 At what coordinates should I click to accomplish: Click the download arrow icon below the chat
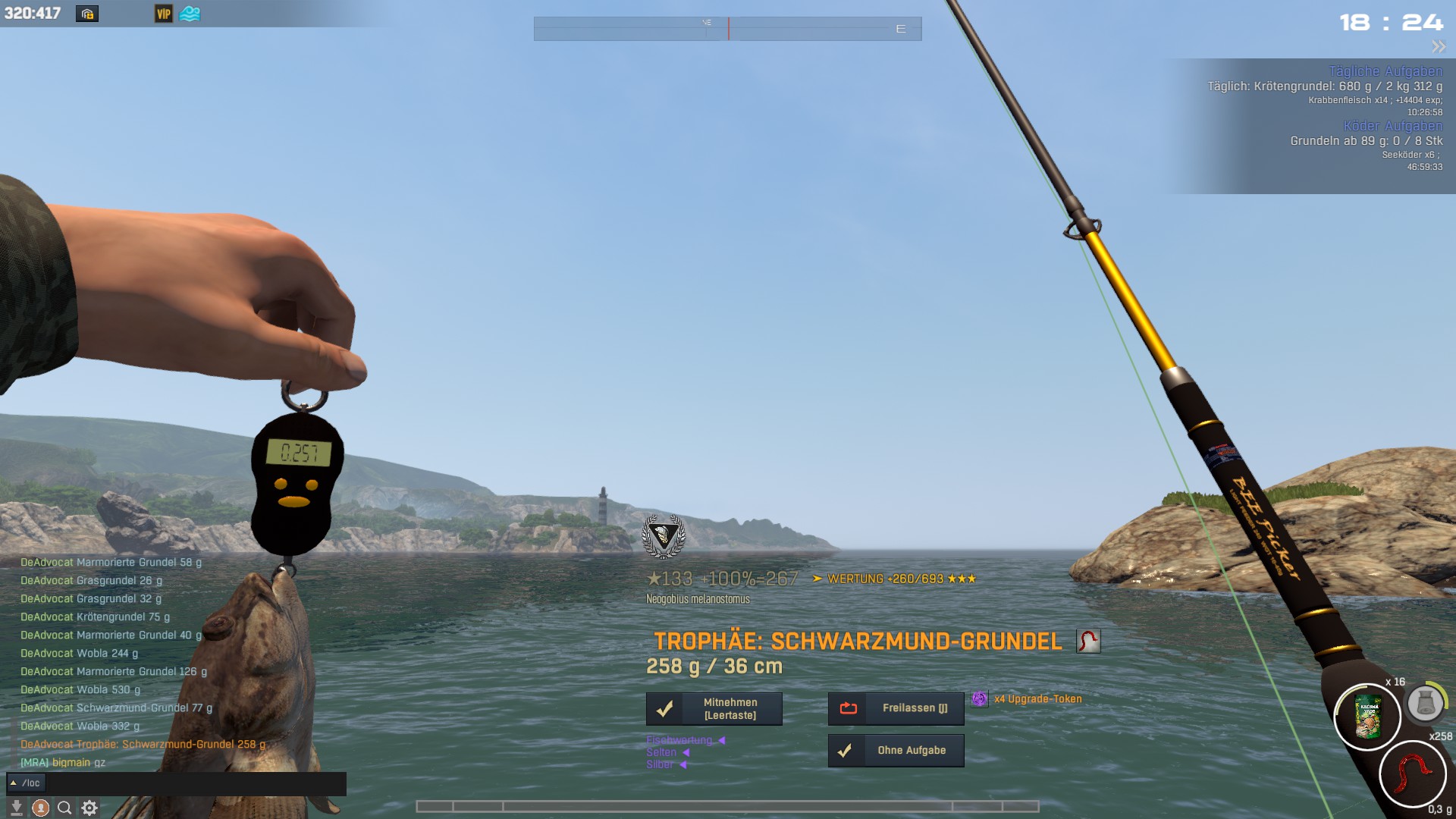pyautogui.click(x=16, y=808)
